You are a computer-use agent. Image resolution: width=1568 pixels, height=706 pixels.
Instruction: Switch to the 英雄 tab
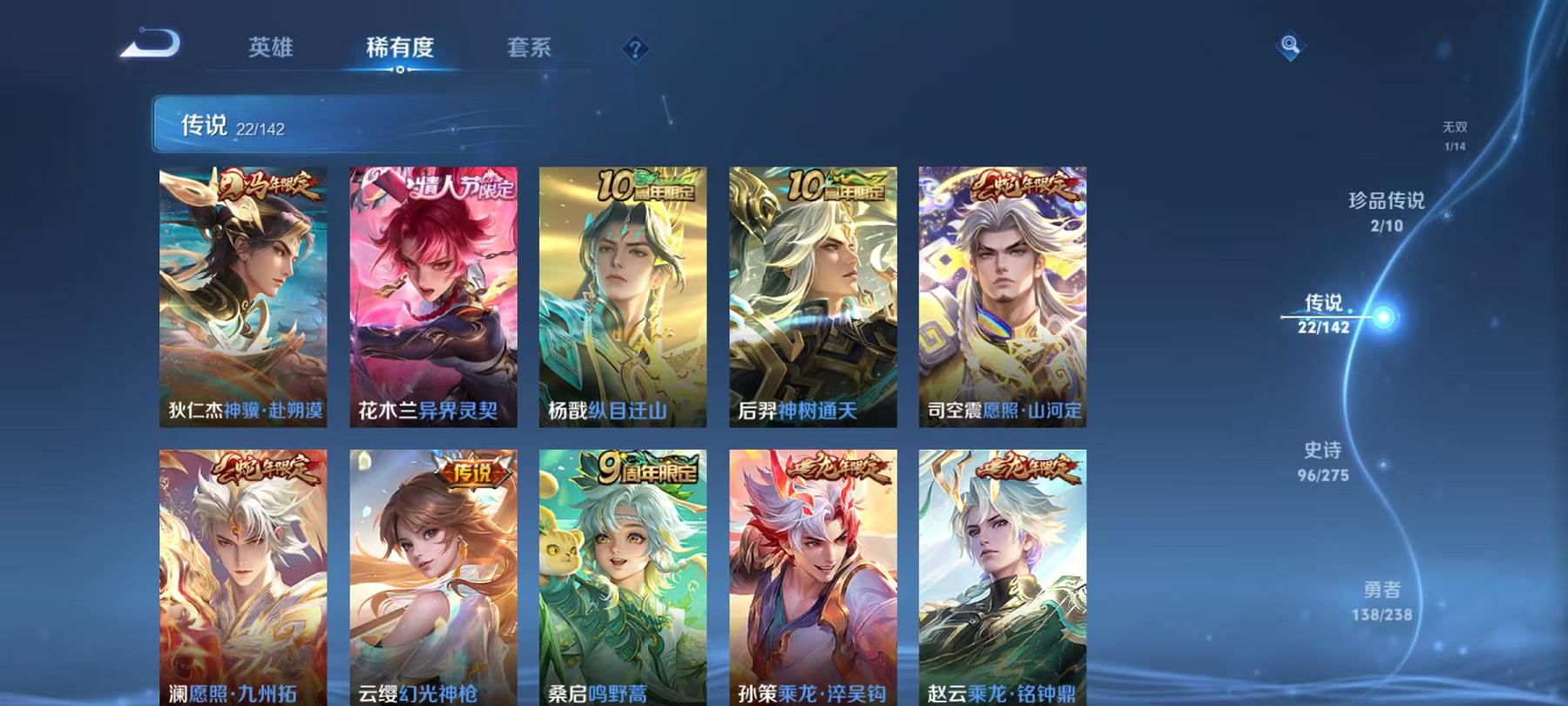click(271, 50)
